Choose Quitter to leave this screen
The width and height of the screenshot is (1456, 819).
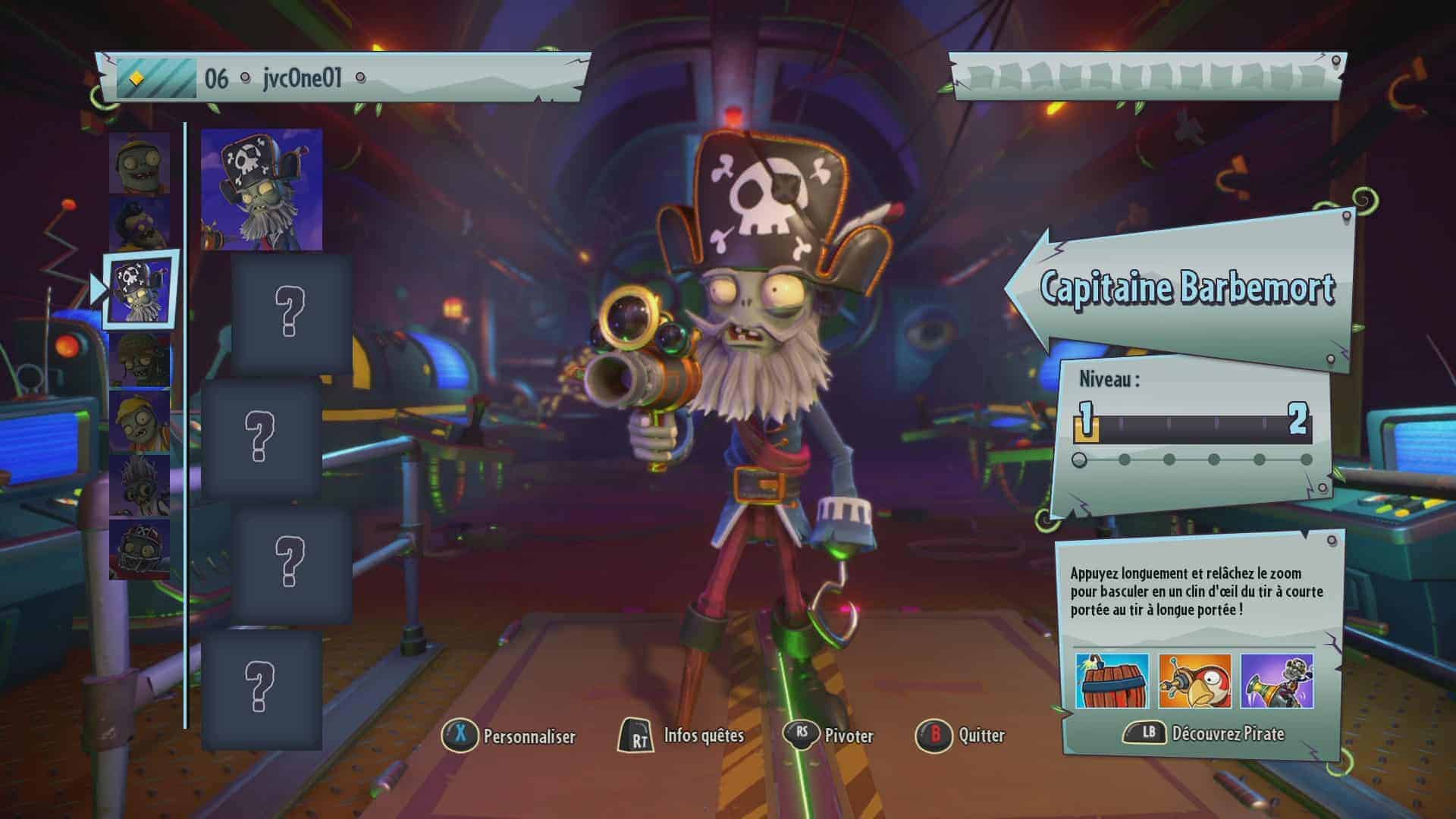click(x=961, y=735)
